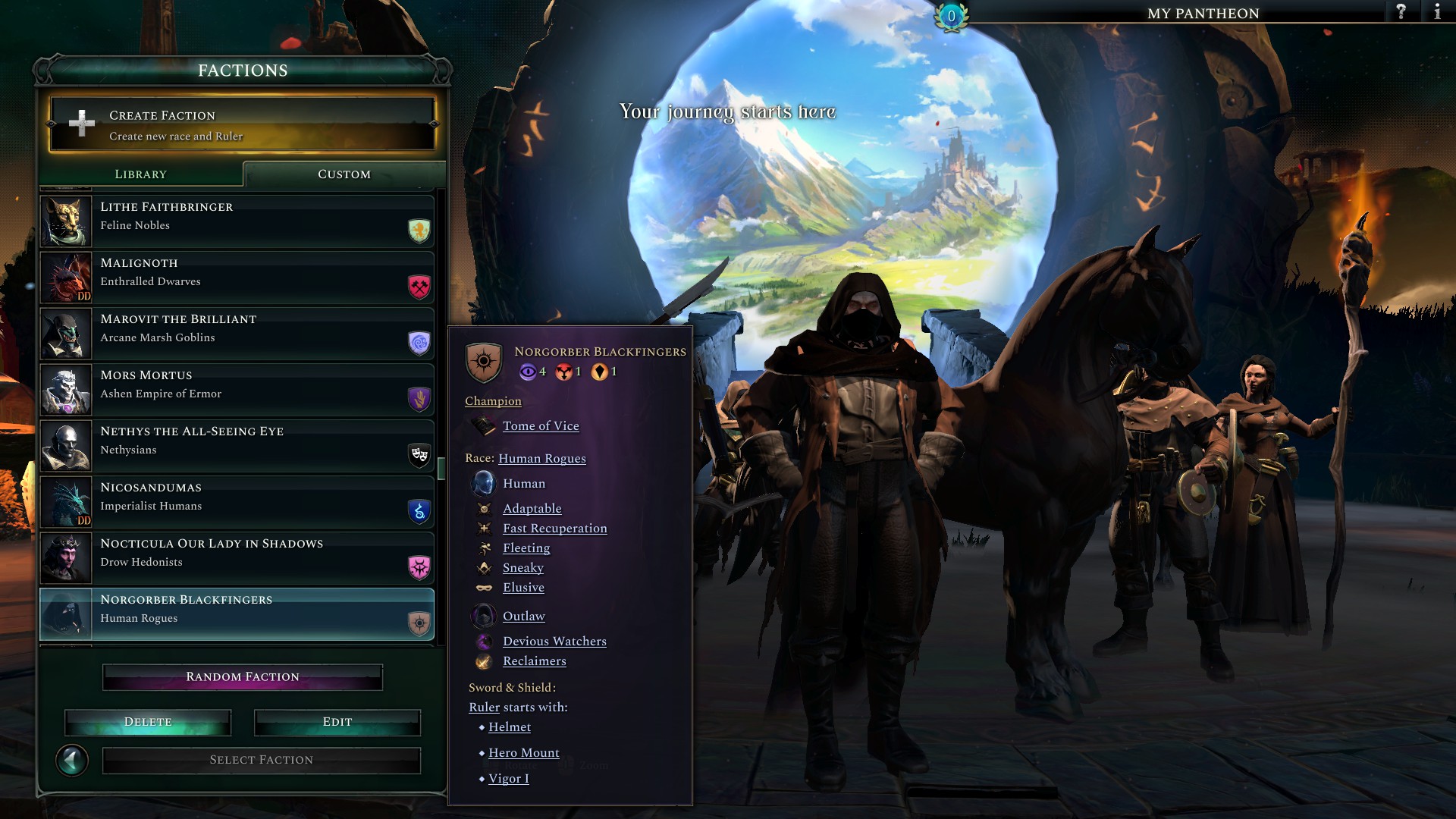Click the Elusive trait icon
This screenshot has width=1456, height=819.
coord(485,587)
